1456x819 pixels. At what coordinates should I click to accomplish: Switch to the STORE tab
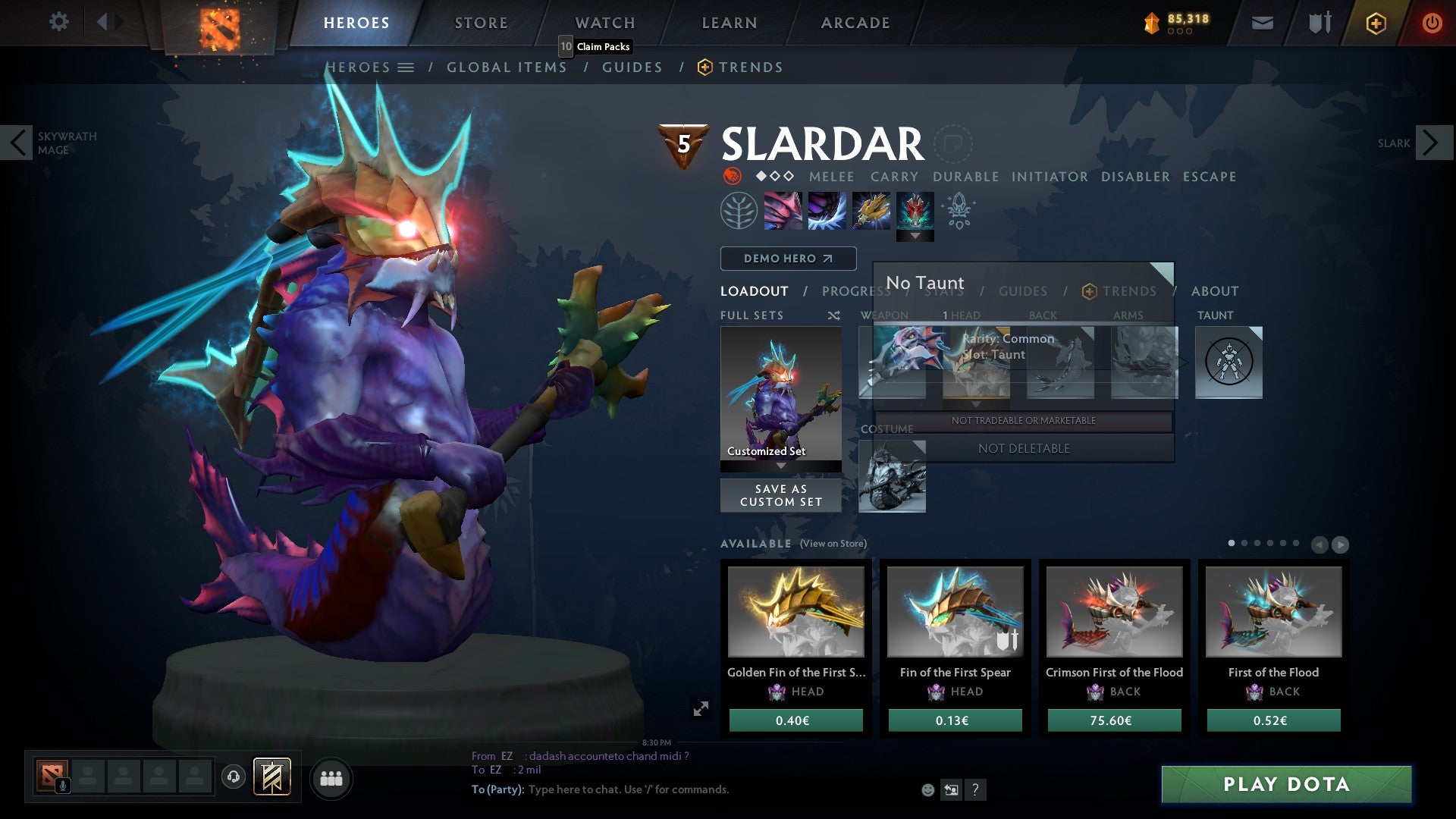480,22
